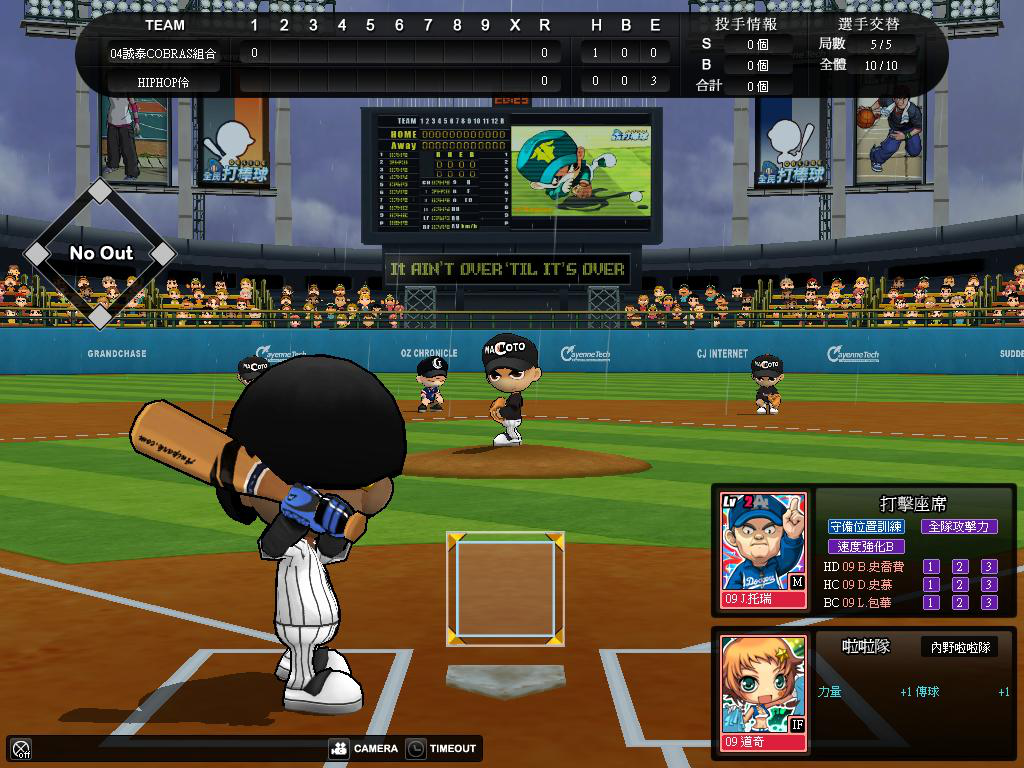The image size is (1024, 768).
Task: Click button 2 for HC D.史慕
Action: pyautogui.click(x=960, y=585)
